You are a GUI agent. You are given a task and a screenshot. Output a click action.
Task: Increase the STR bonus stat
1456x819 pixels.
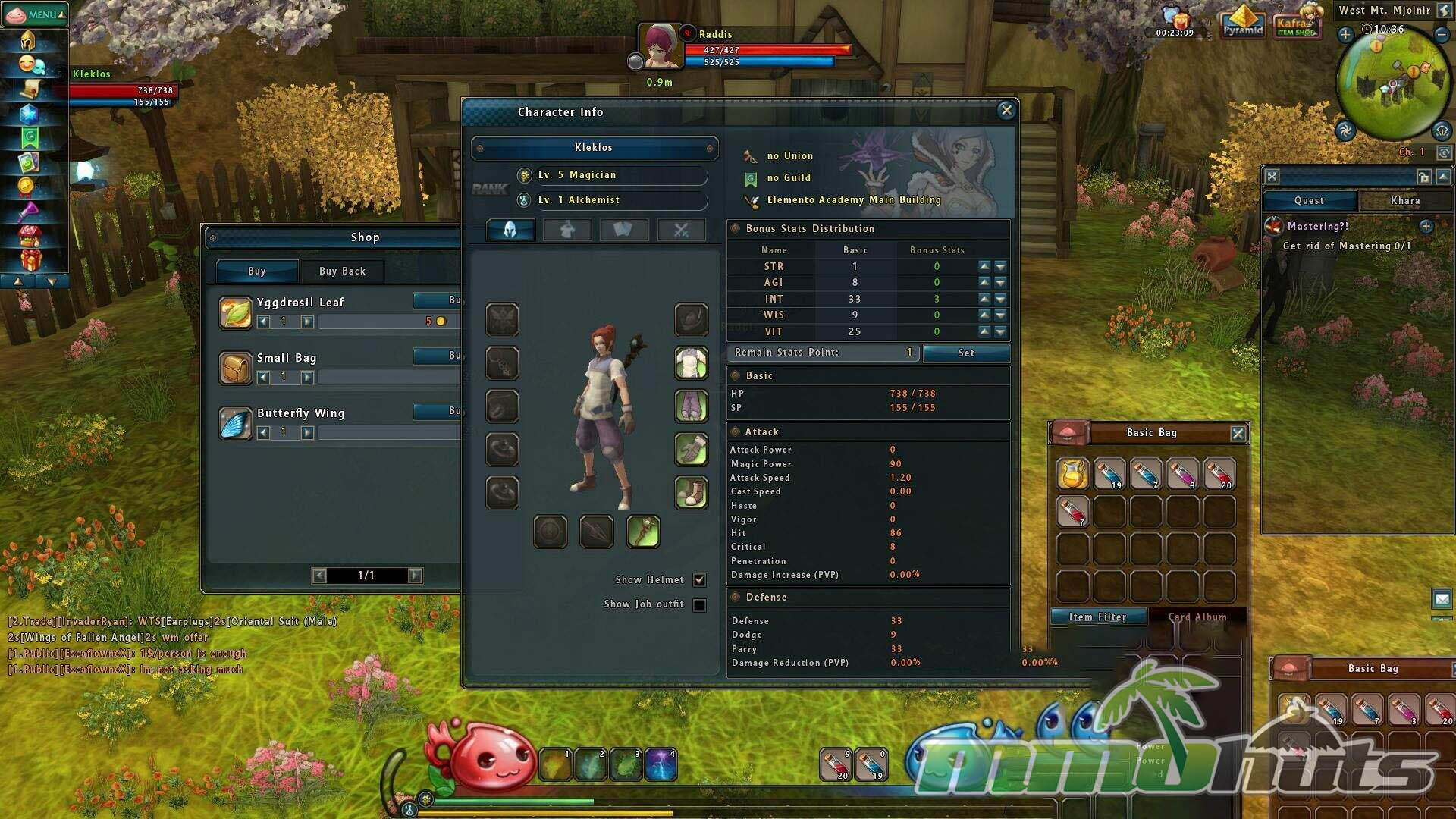point(984,266)
